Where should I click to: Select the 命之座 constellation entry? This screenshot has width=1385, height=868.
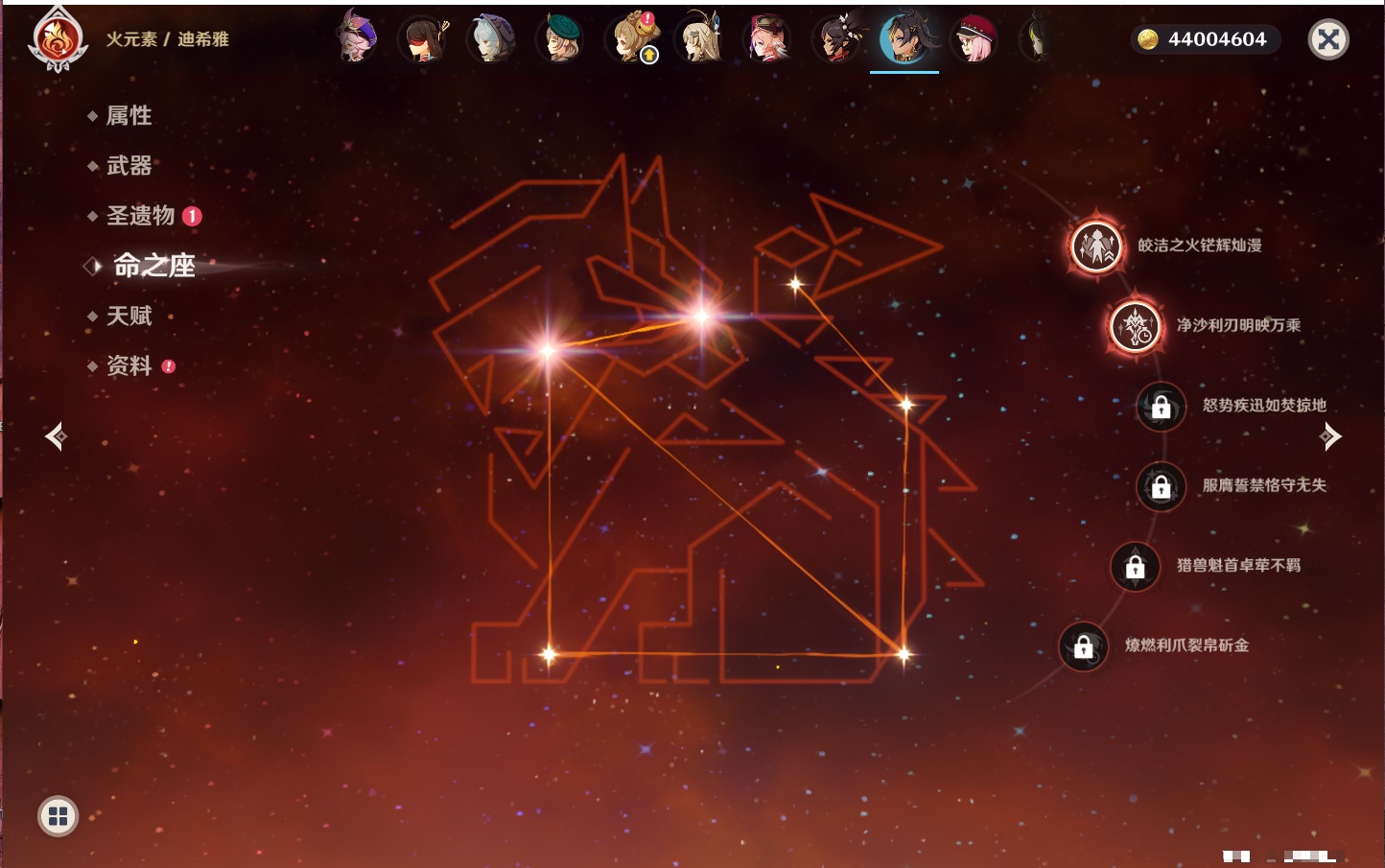[x=153, y=266]
